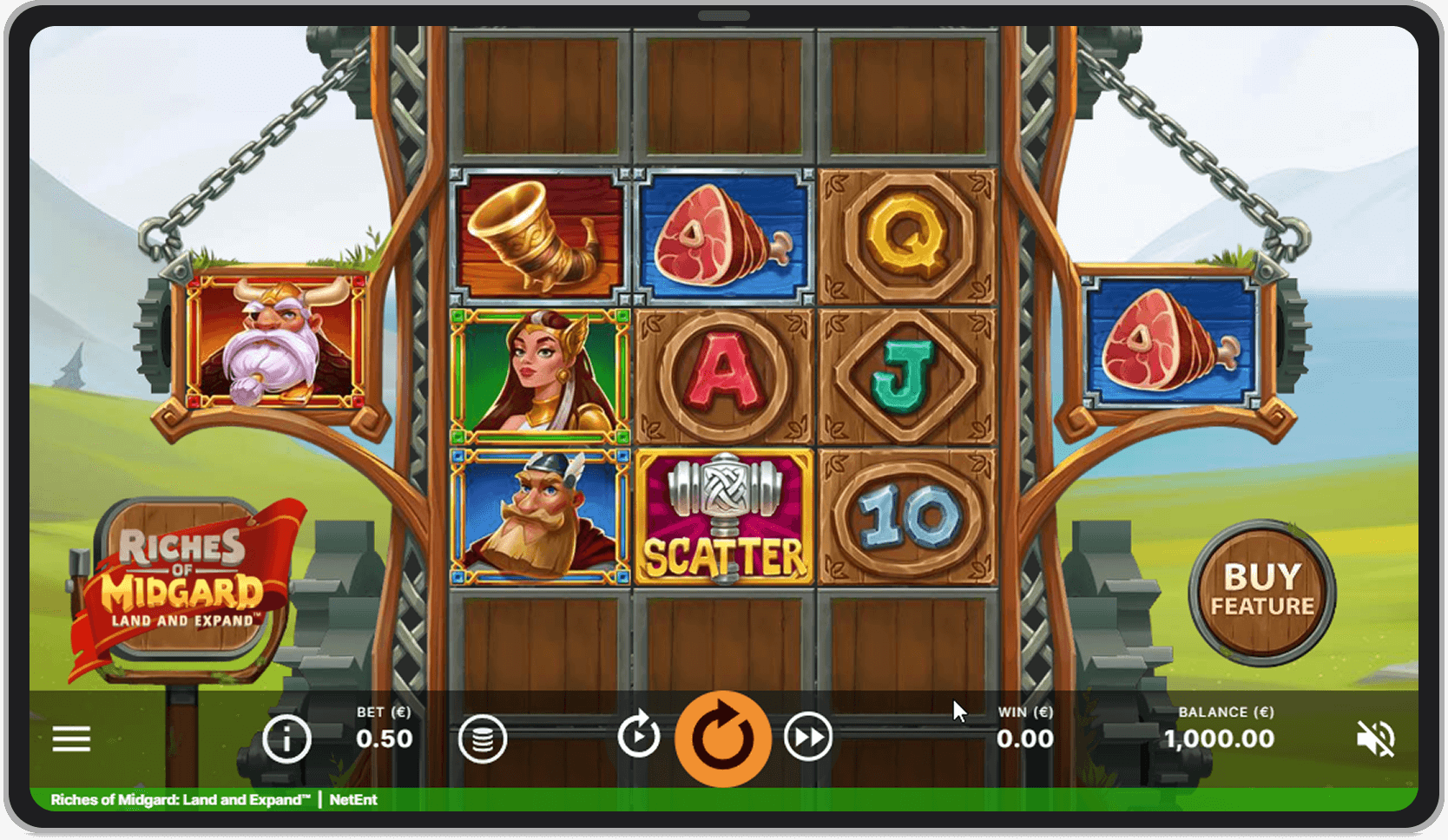Screen dimensions: 1448x840
Task: Click the Buy Feature button
Action: pos(1261,593)
